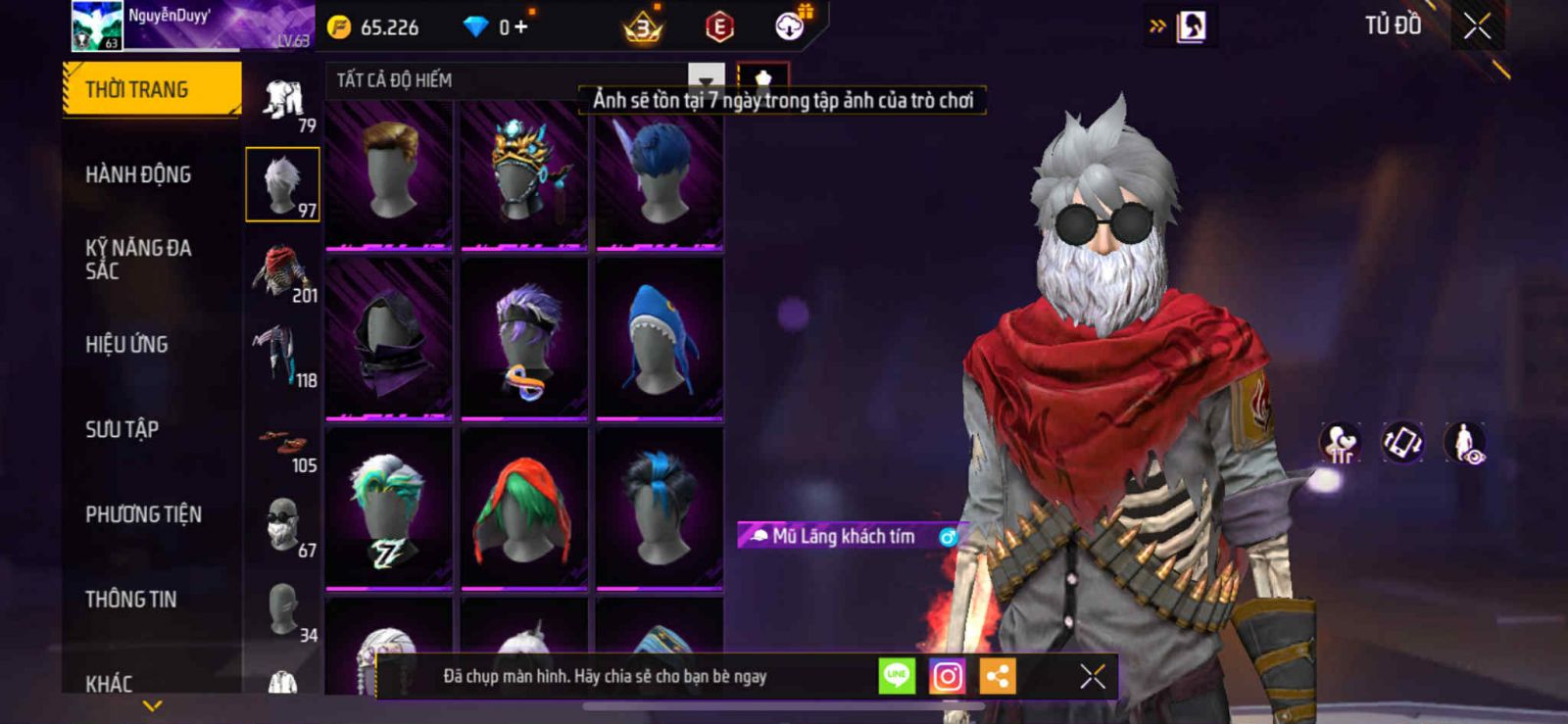Pick the red and green hair item
Screen dimensions: 1568x724
[x=524, y=508]
